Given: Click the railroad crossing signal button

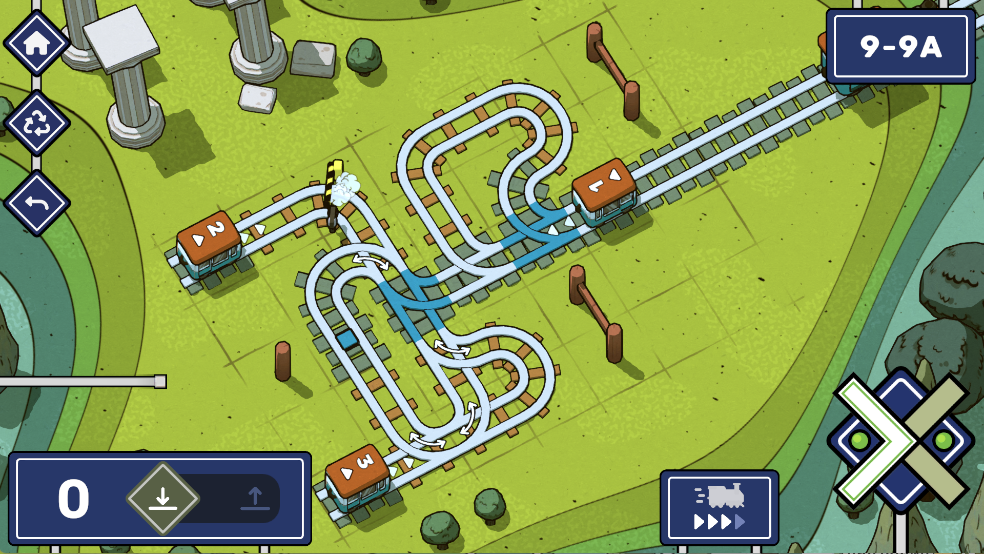Looking at the screenshot, I should (x=900, y=440).
